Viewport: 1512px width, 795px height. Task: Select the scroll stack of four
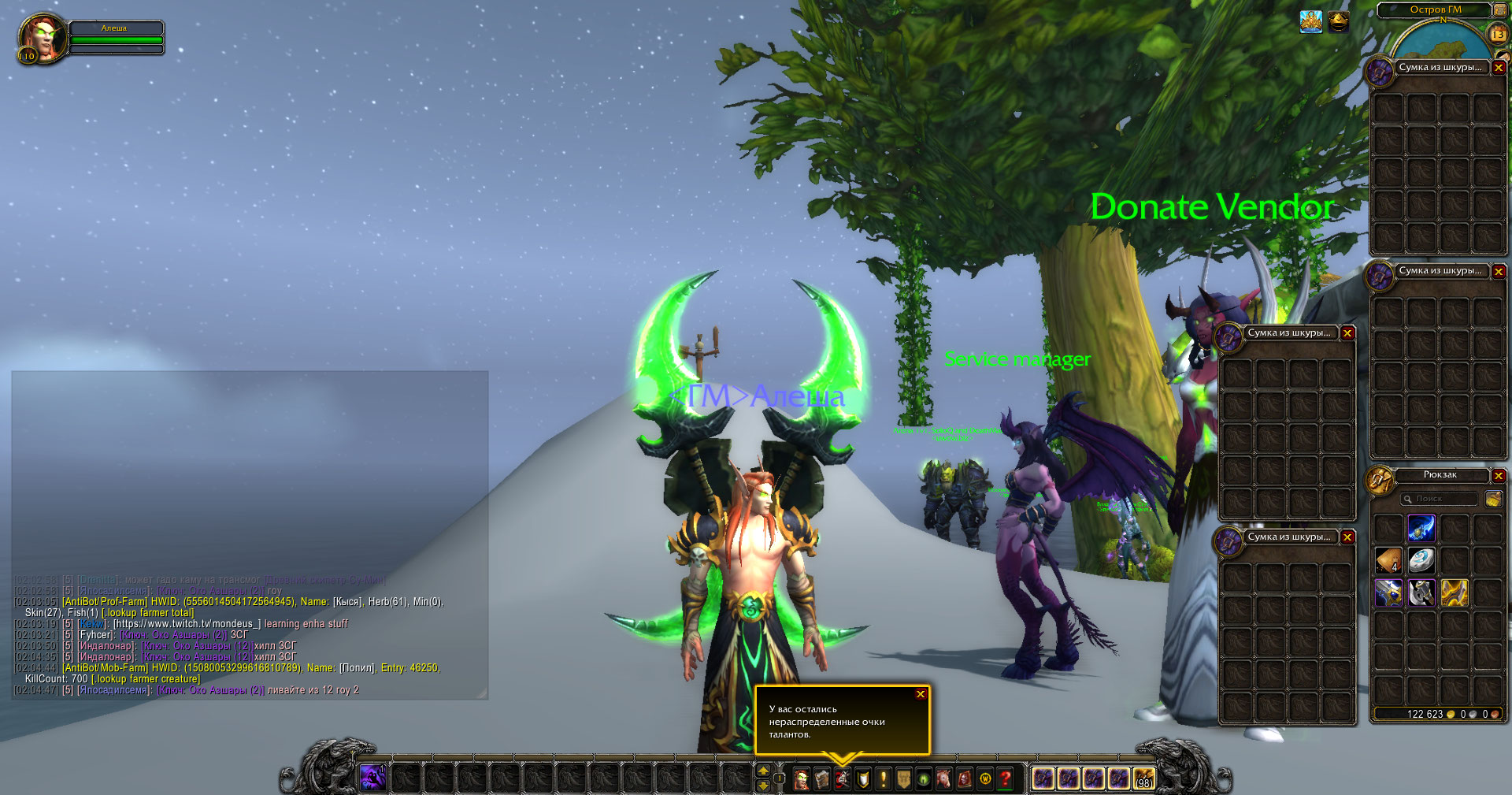(1388, 560)
